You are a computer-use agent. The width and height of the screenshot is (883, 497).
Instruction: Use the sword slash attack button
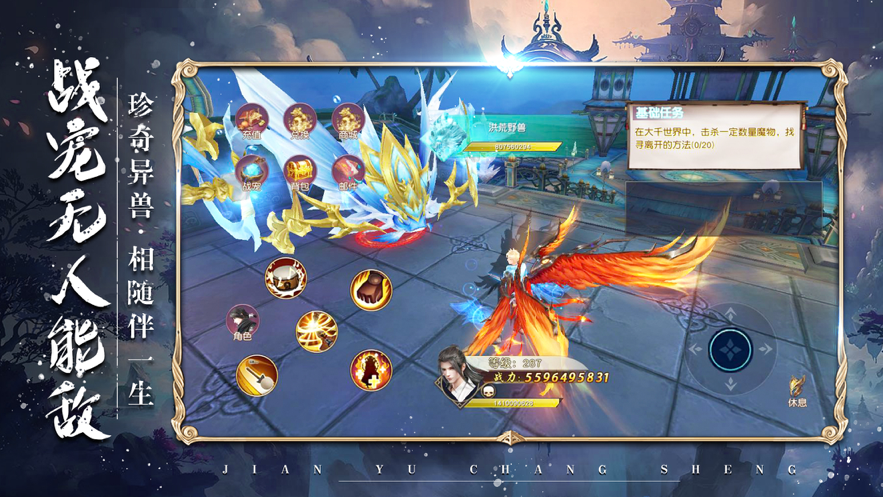point(257,375)
